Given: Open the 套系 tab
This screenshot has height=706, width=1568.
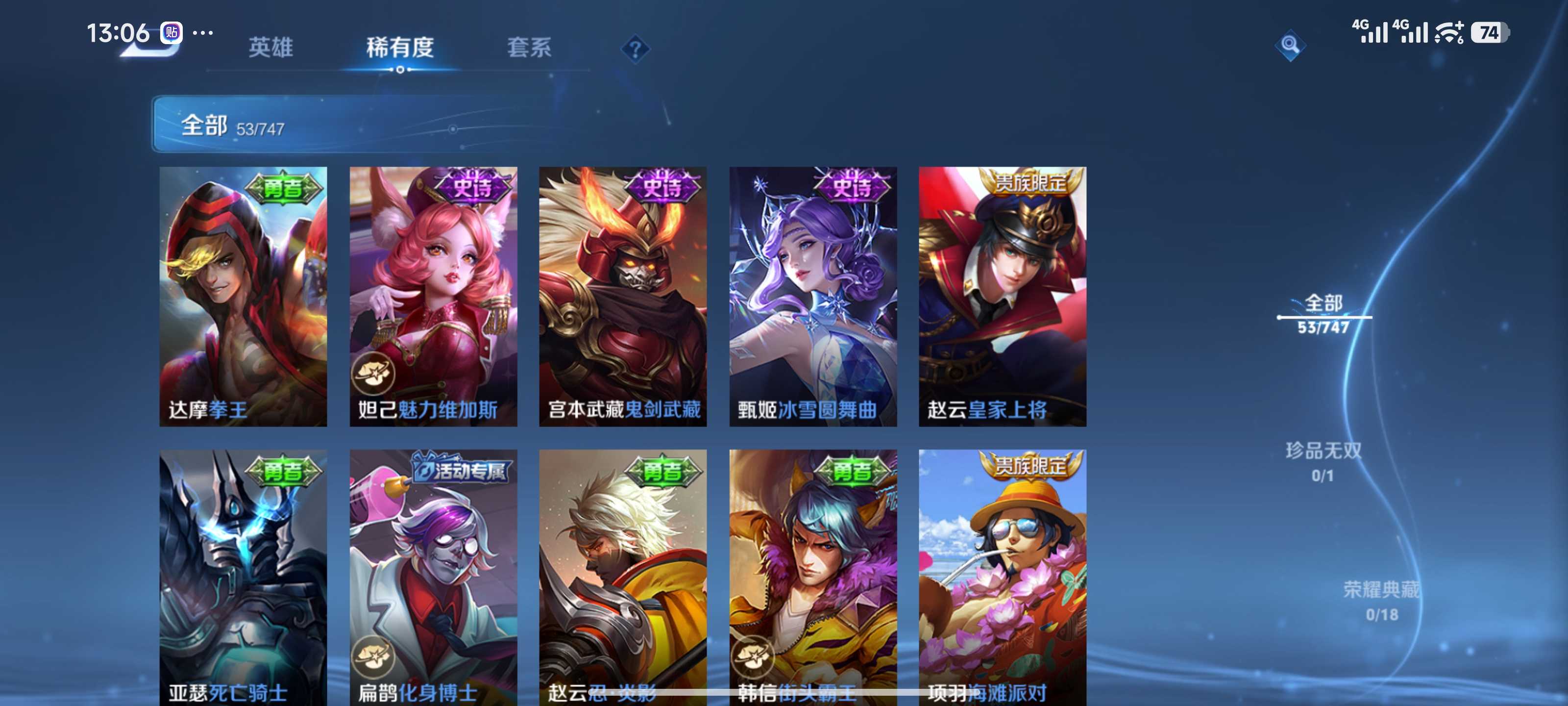Looking at the screenshot, I should pos(528,48).
